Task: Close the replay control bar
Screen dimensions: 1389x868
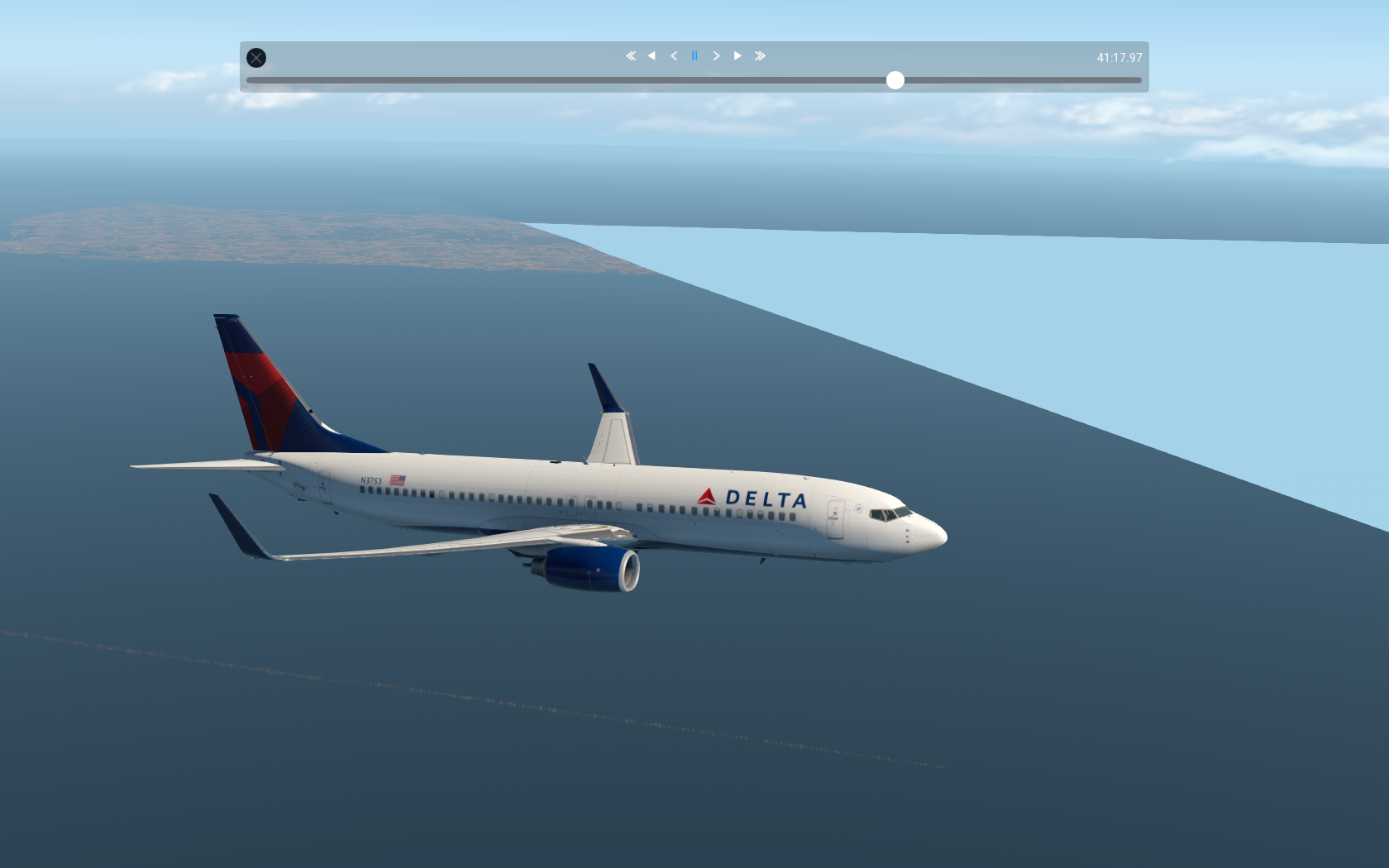Action: [256, 58]
